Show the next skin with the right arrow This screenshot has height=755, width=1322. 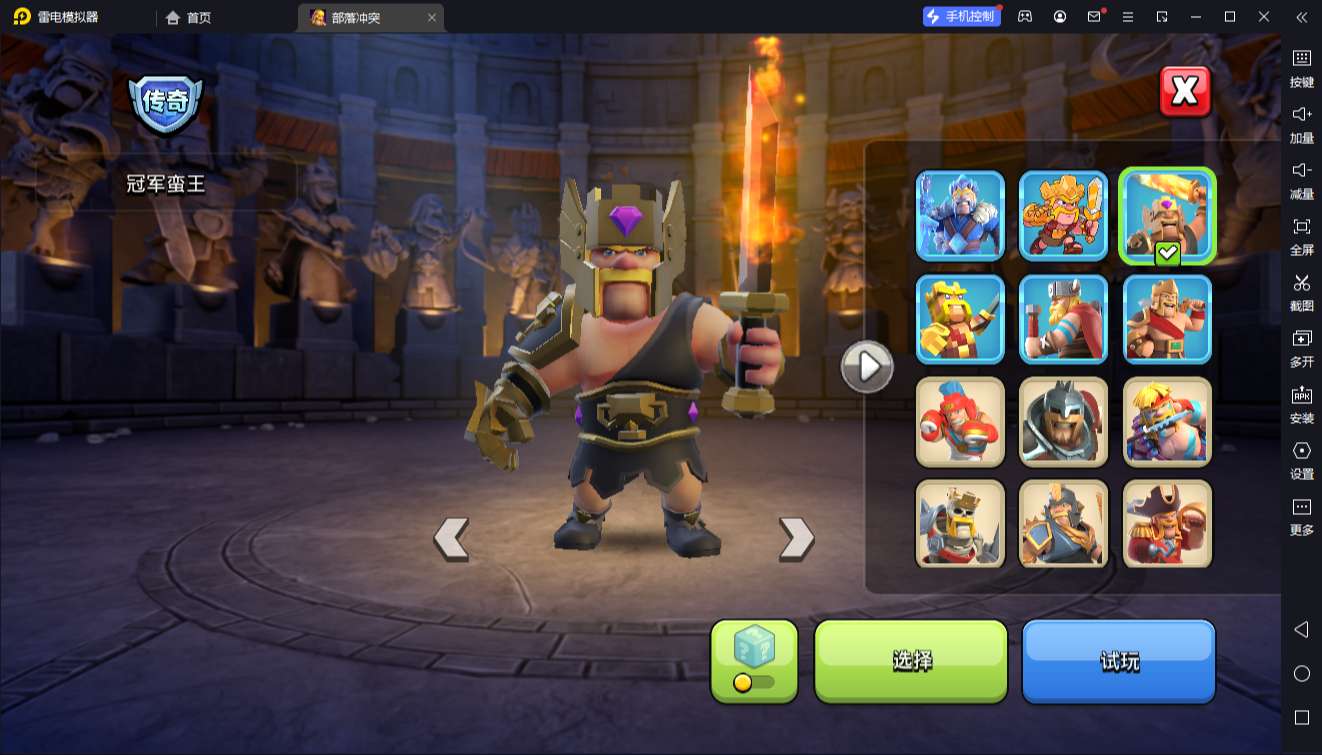(796, 538)
